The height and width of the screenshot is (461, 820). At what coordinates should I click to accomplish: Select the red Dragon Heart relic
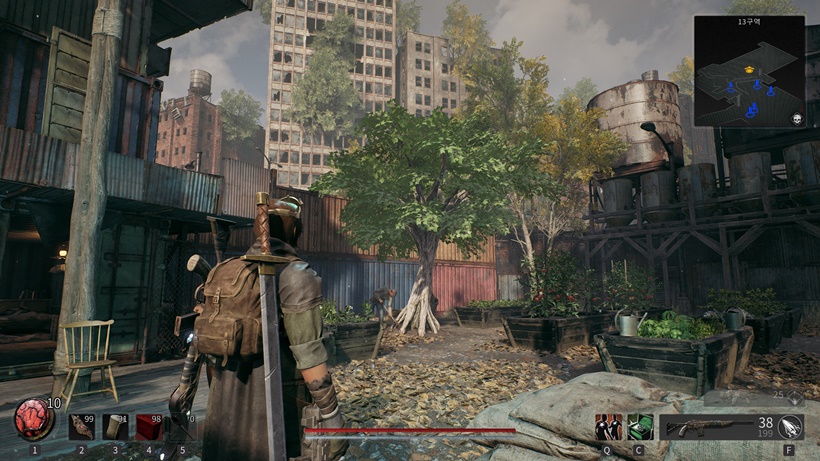pyautogui.click(x=34, y=419)
